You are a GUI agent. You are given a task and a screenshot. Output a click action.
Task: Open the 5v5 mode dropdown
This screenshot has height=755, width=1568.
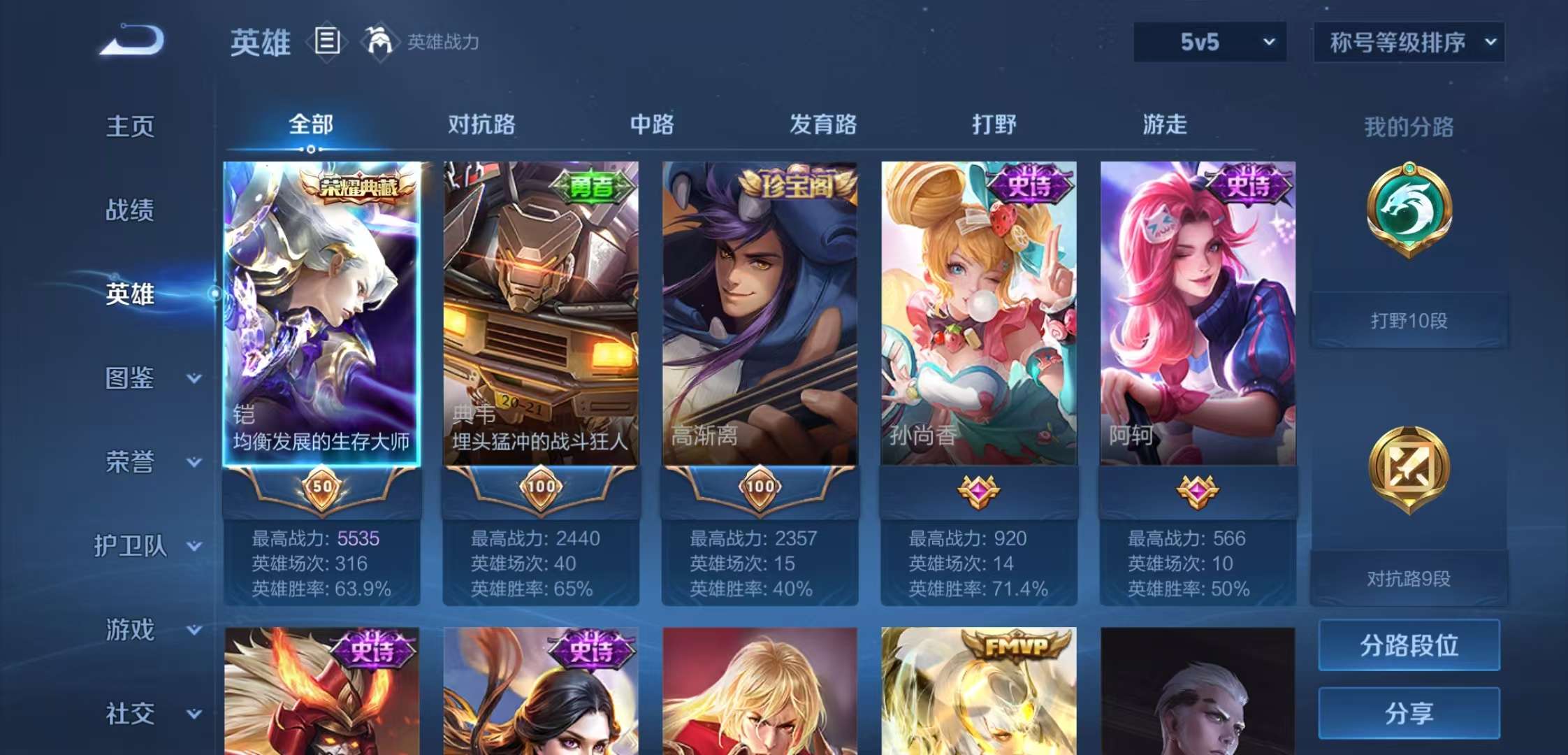point(1209,42)
